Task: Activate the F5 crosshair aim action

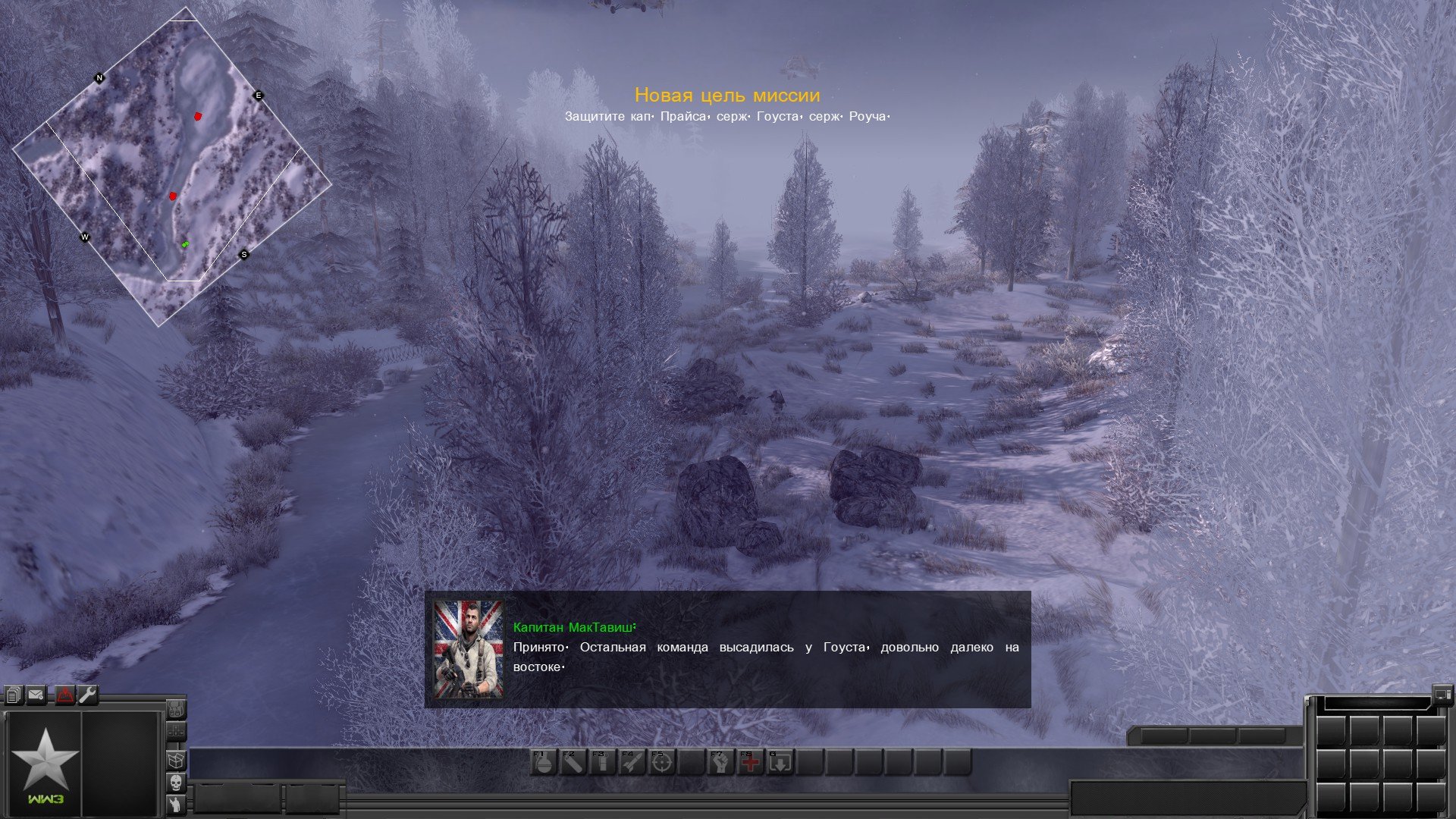Action: (x=661, y=763)
